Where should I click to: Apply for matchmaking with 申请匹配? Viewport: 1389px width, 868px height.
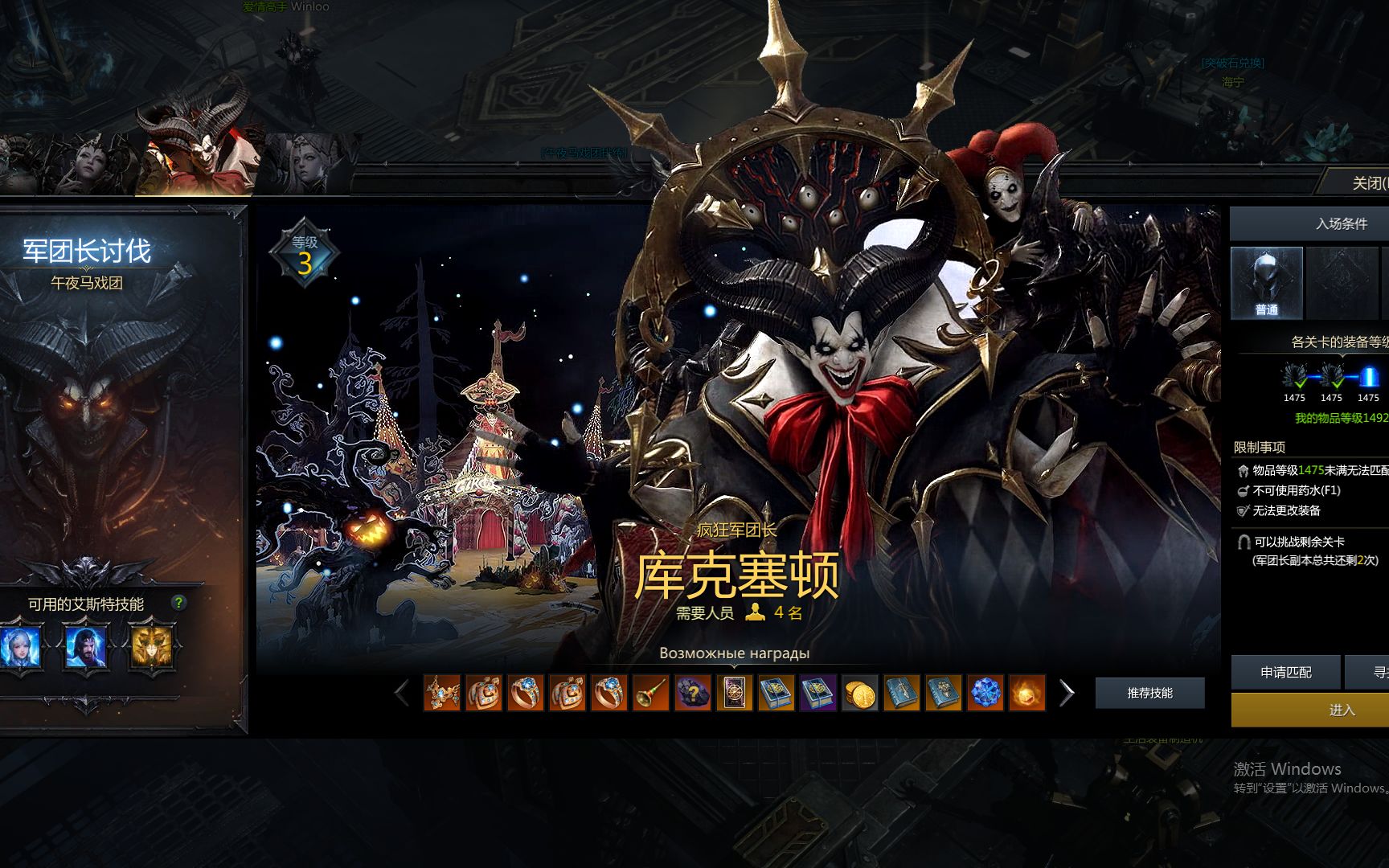click(1285, 673)
